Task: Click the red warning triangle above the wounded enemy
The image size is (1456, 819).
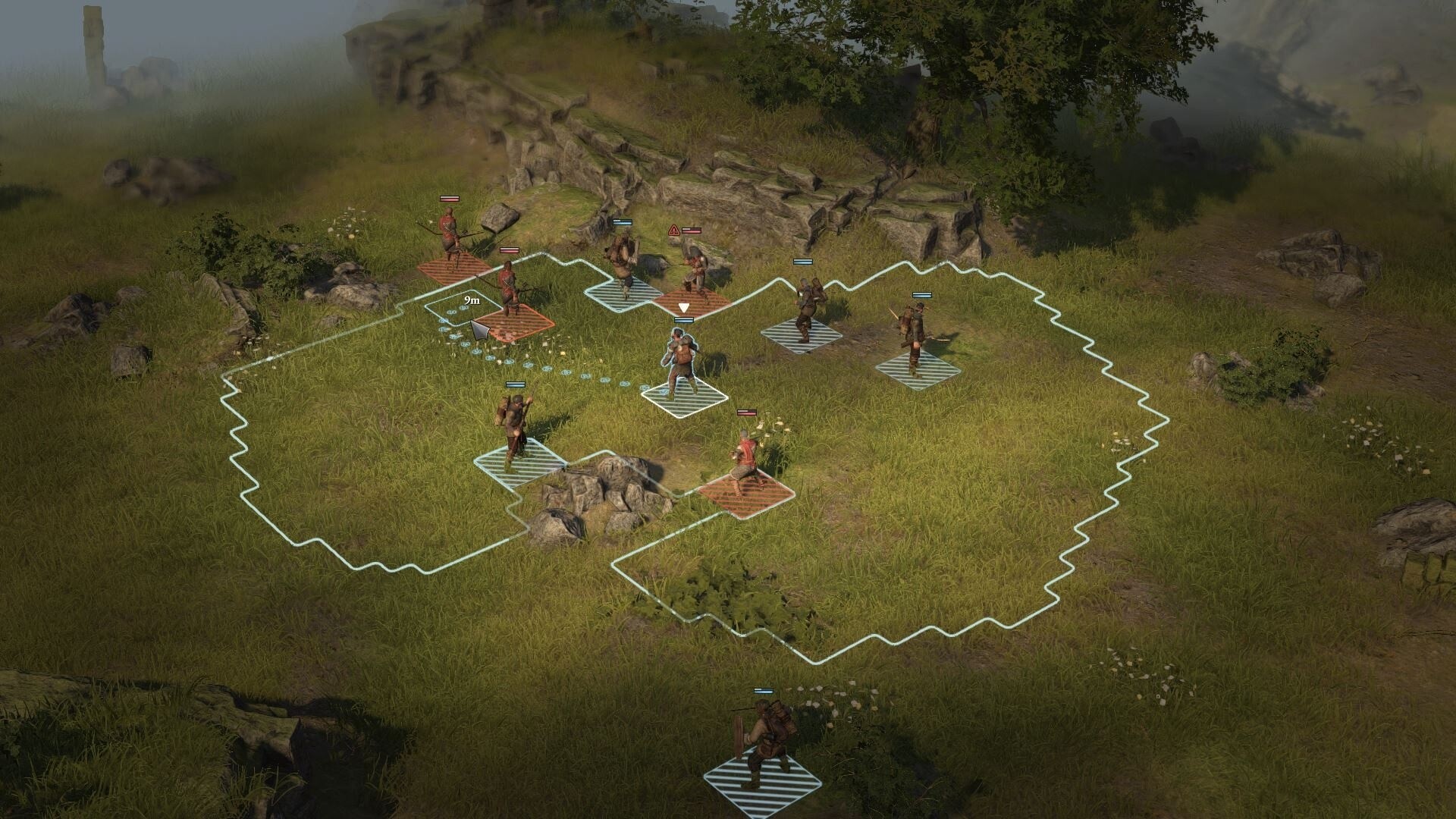Action: coord(674,230)
